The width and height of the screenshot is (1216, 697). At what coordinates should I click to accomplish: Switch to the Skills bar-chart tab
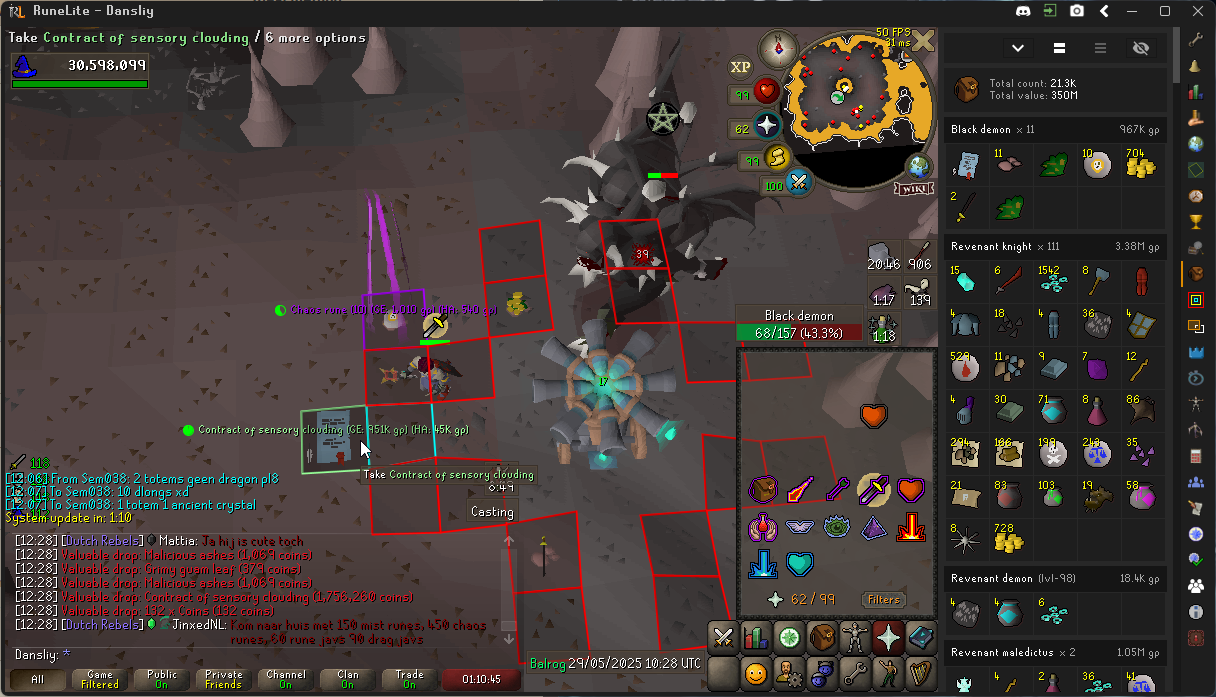(756, 637)
